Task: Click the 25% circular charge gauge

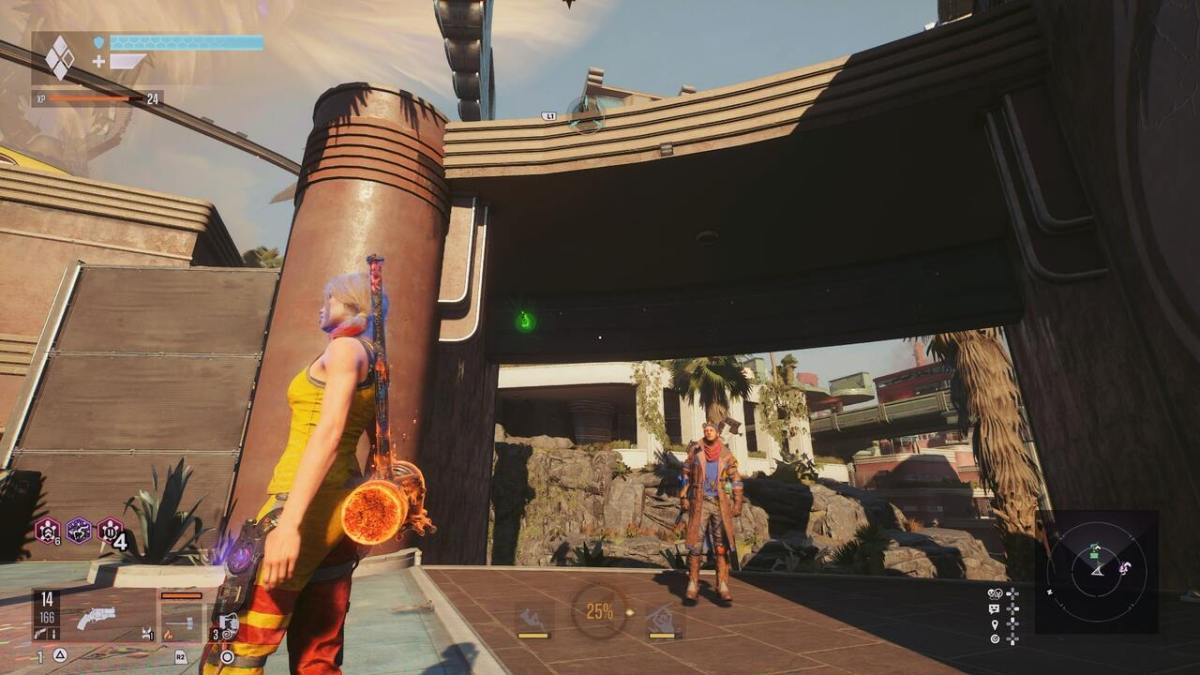Action: pyautogui.click(x=599, y=610)
